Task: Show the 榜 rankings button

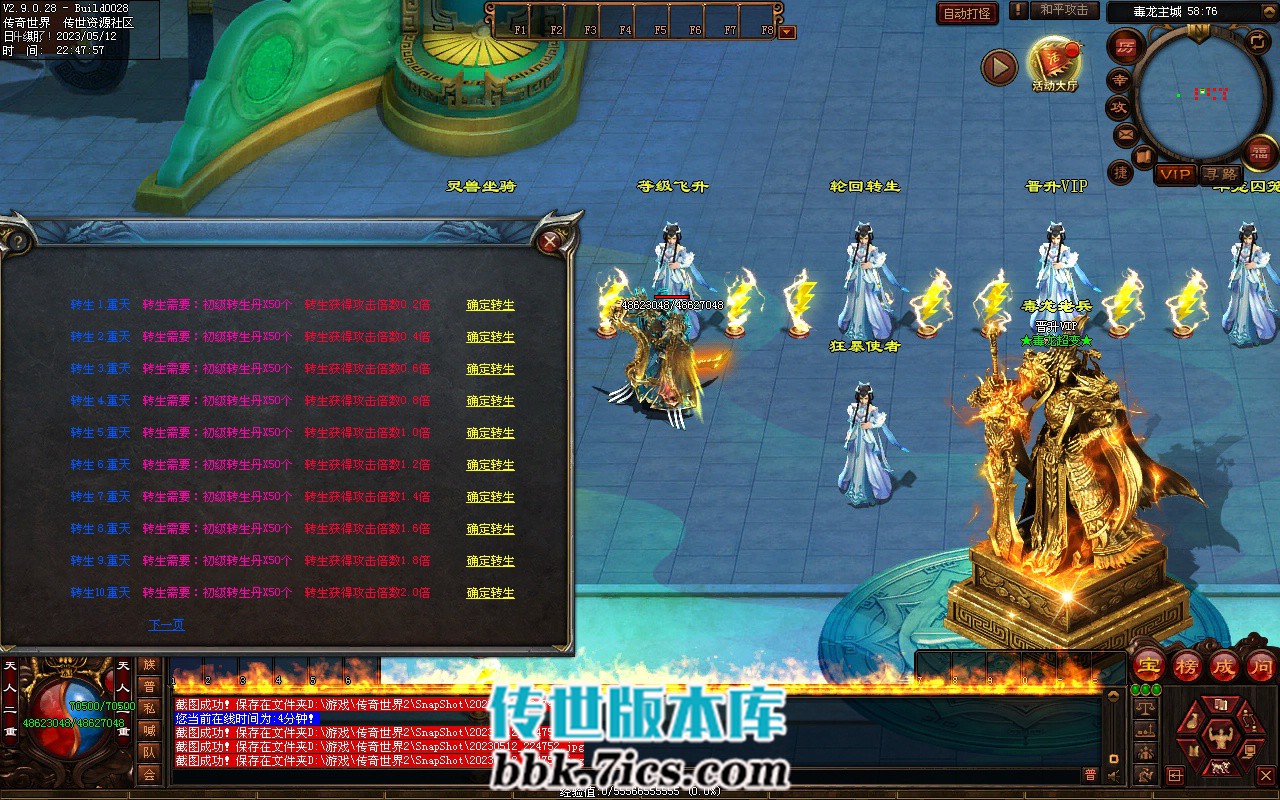Action: tap(1187, 666)
